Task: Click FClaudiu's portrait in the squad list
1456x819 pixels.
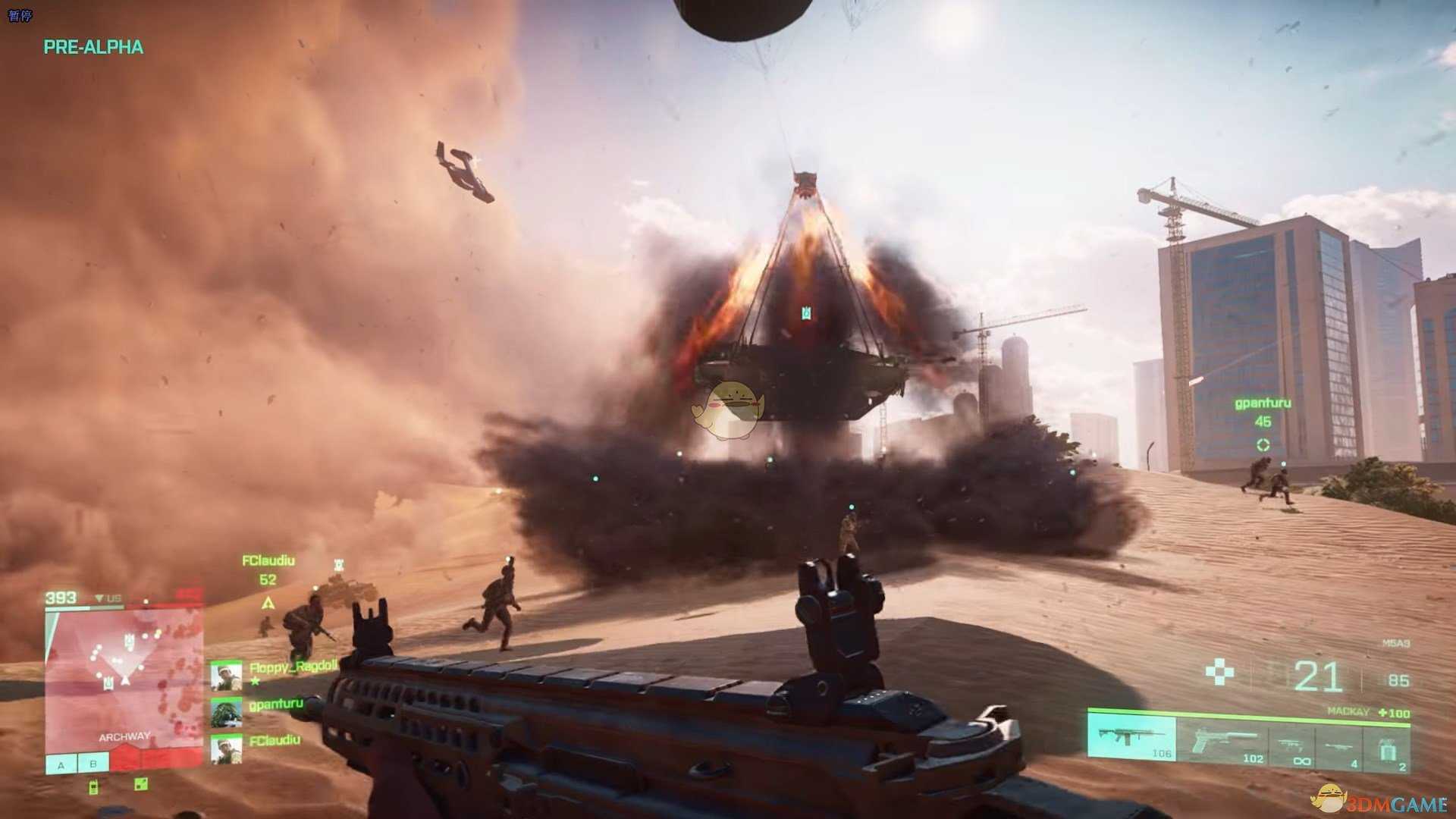Action: tap(226, 748)
